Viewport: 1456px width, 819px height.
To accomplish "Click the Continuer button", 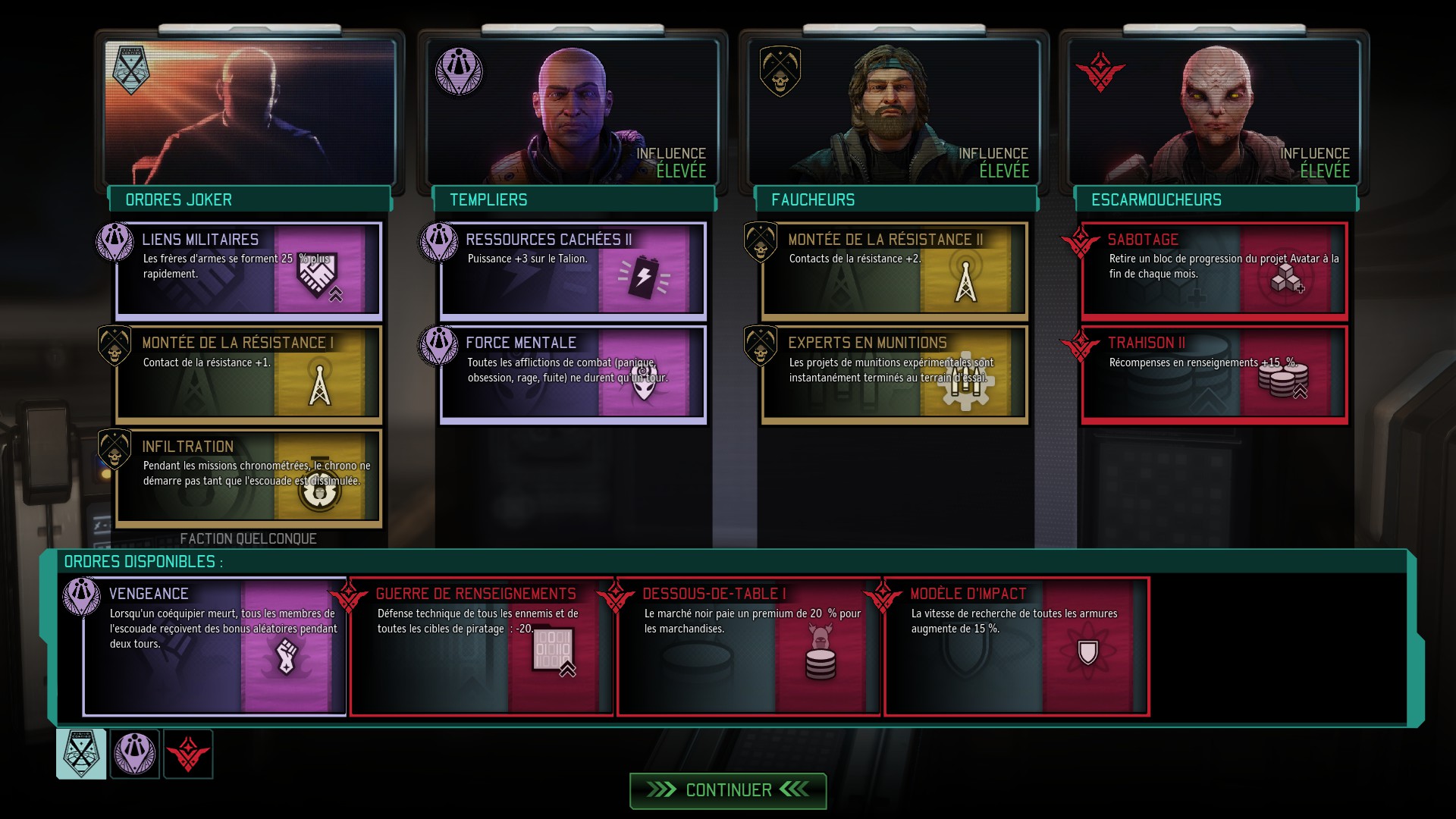I will click(728, 790).
